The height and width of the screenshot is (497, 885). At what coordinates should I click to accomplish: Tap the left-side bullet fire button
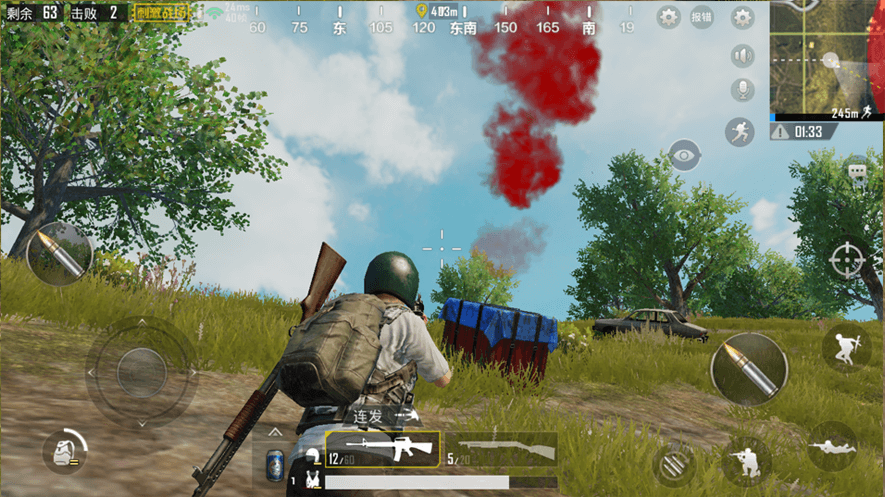click(59, 254)
